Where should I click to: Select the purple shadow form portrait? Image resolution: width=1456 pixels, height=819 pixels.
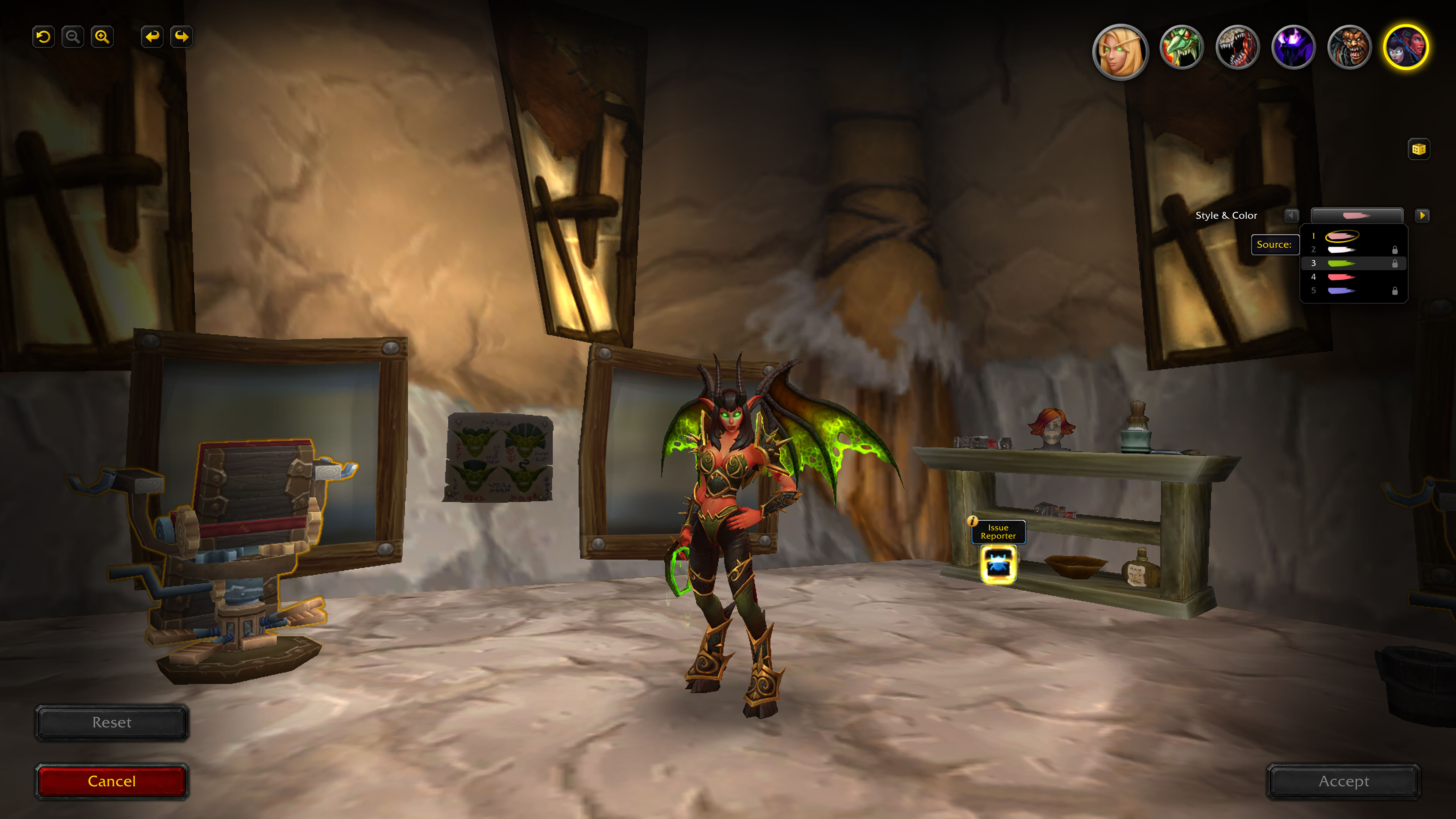[x=1294, y=48]
